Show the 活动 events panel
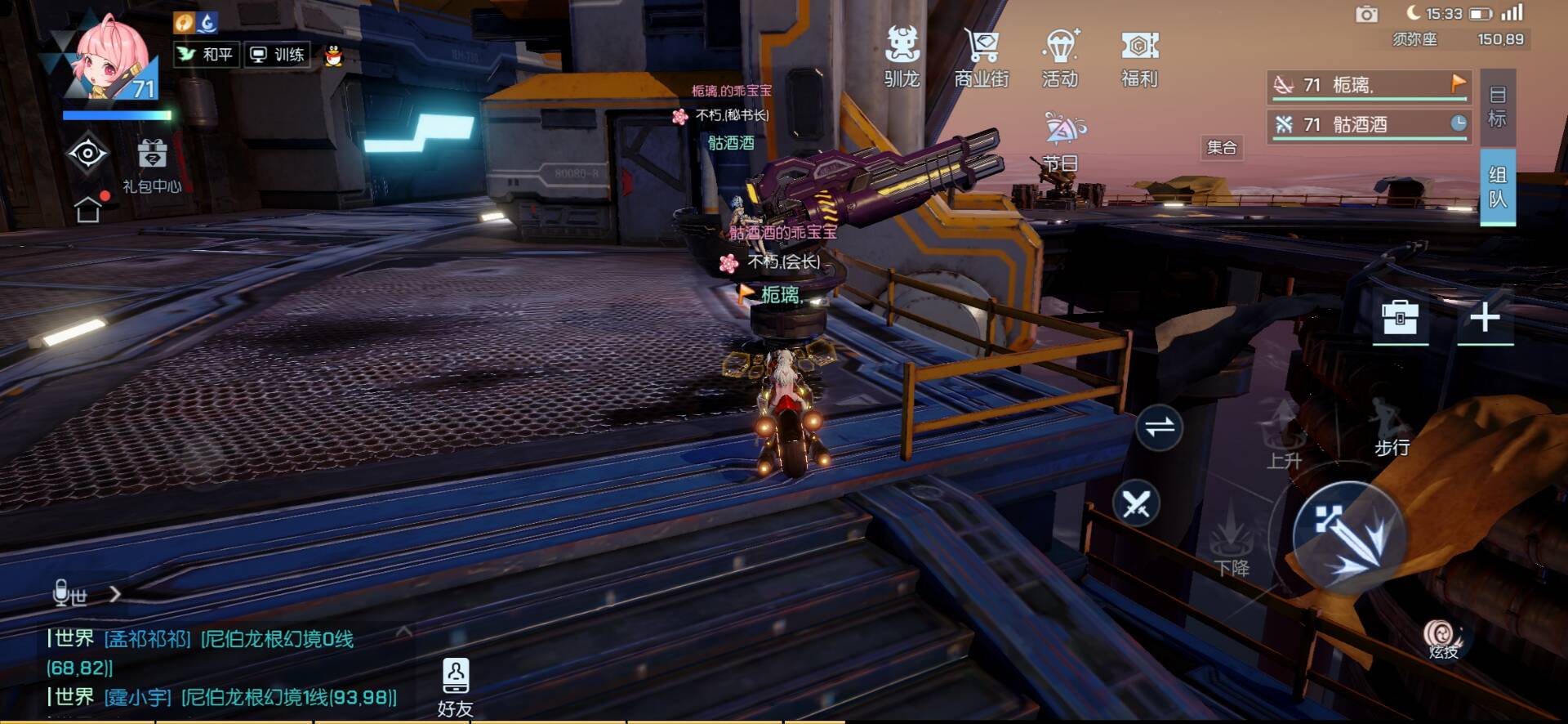The height and width of the screenshot is (724, 1568). (1060, 56)
